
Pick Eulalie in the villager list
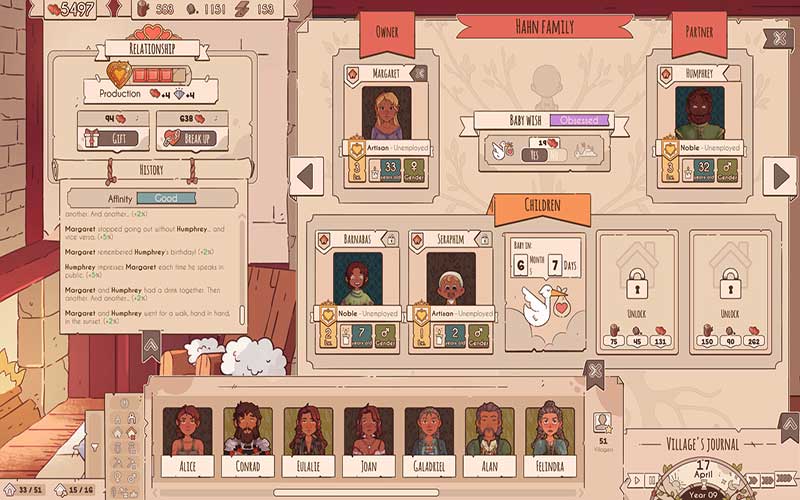pos(307,437)
